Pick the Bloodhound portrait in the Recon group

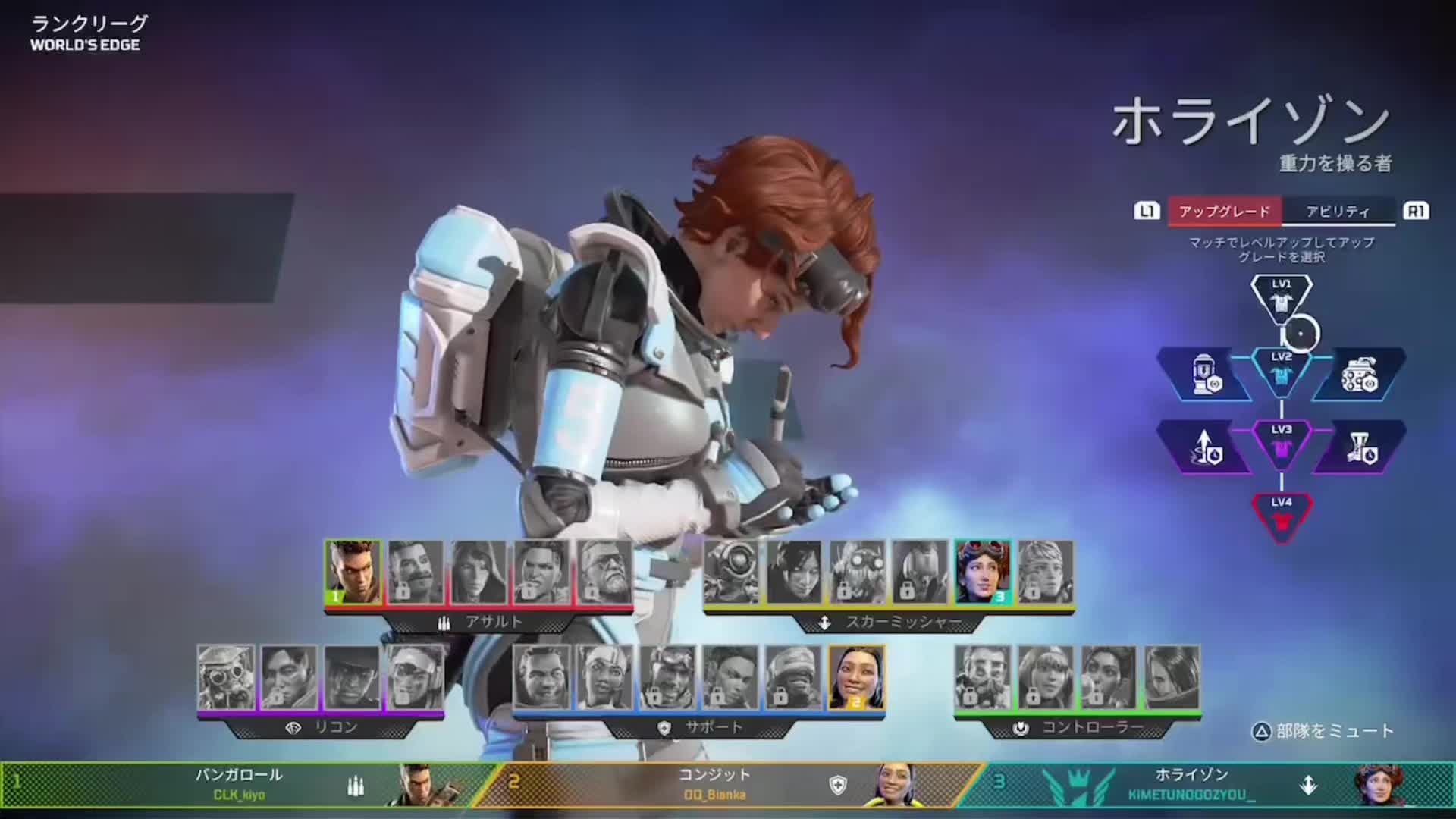coord(226,676)
